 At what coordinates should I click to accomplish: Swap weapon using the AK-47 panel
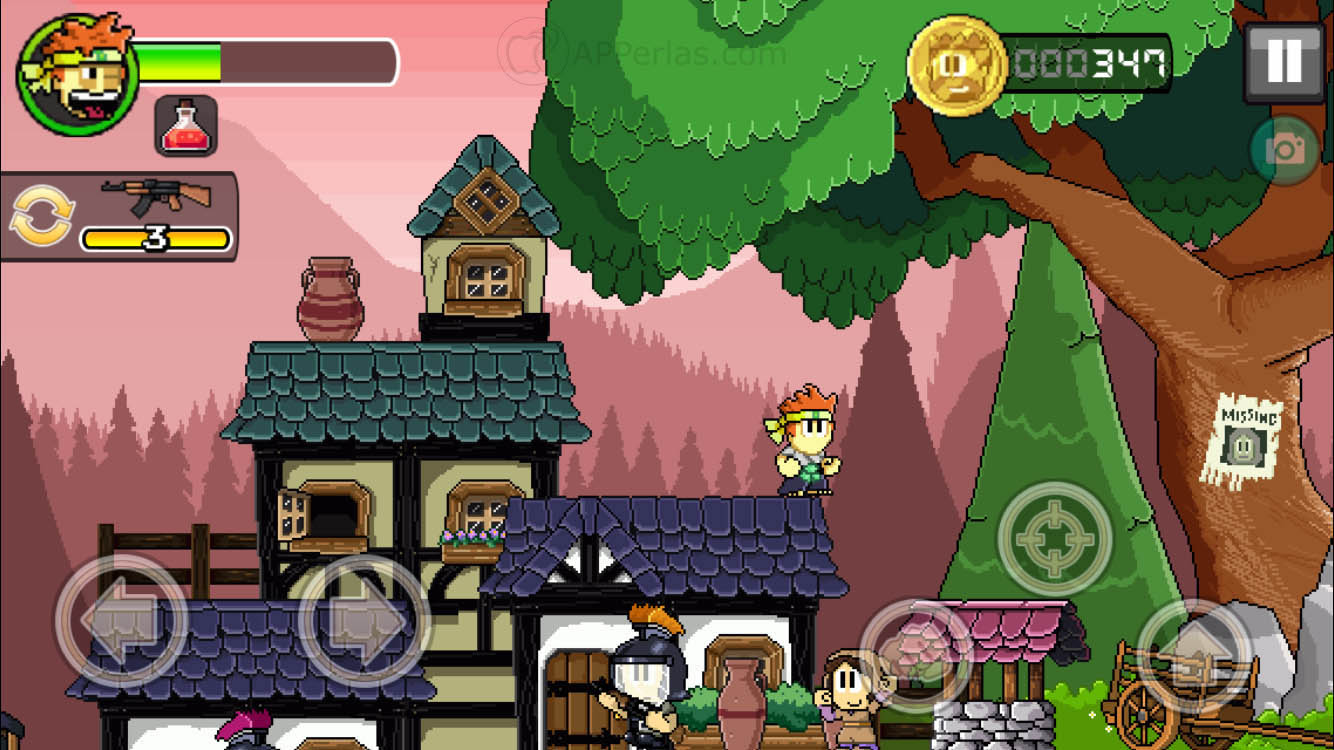118,216
